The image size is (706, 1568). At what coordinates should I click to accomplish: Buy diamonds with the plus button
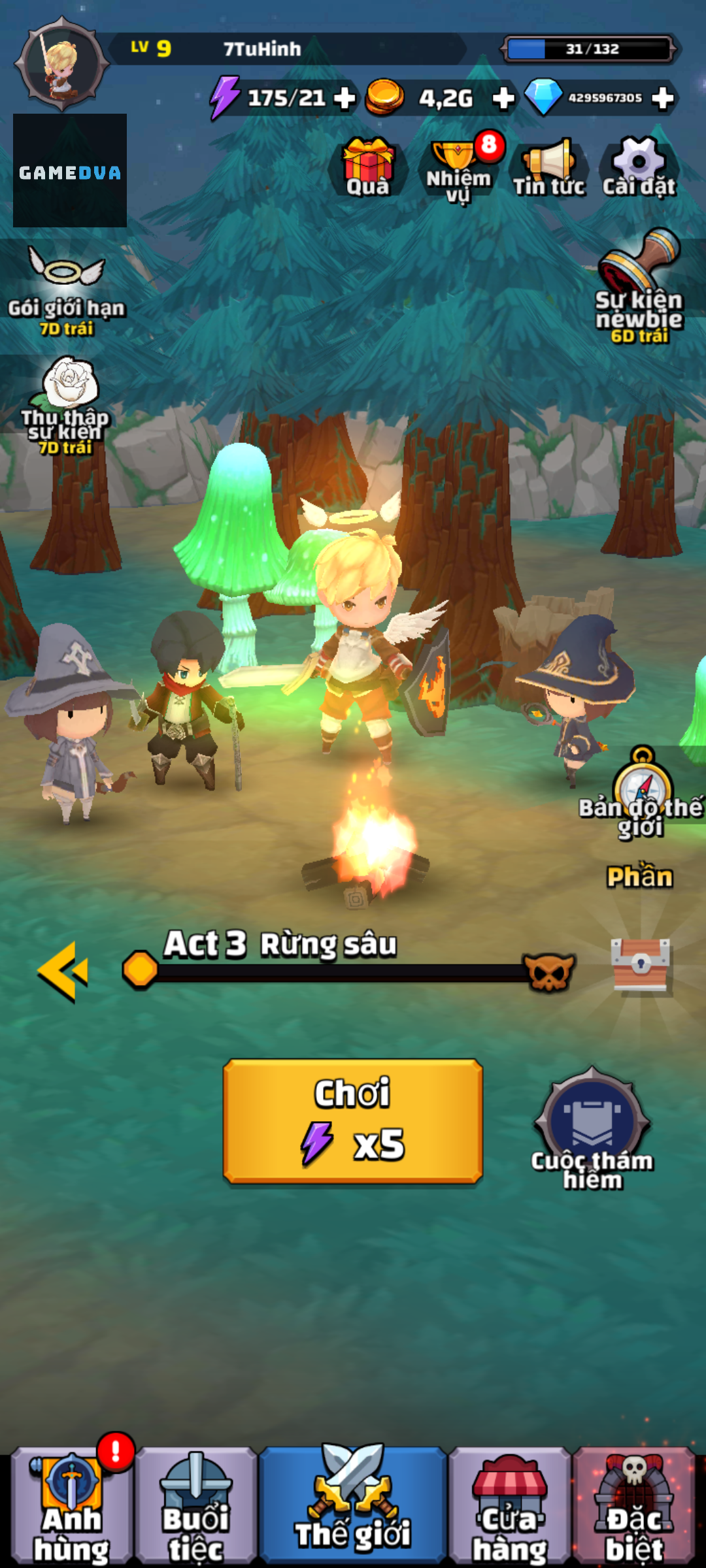coord(663,99)
